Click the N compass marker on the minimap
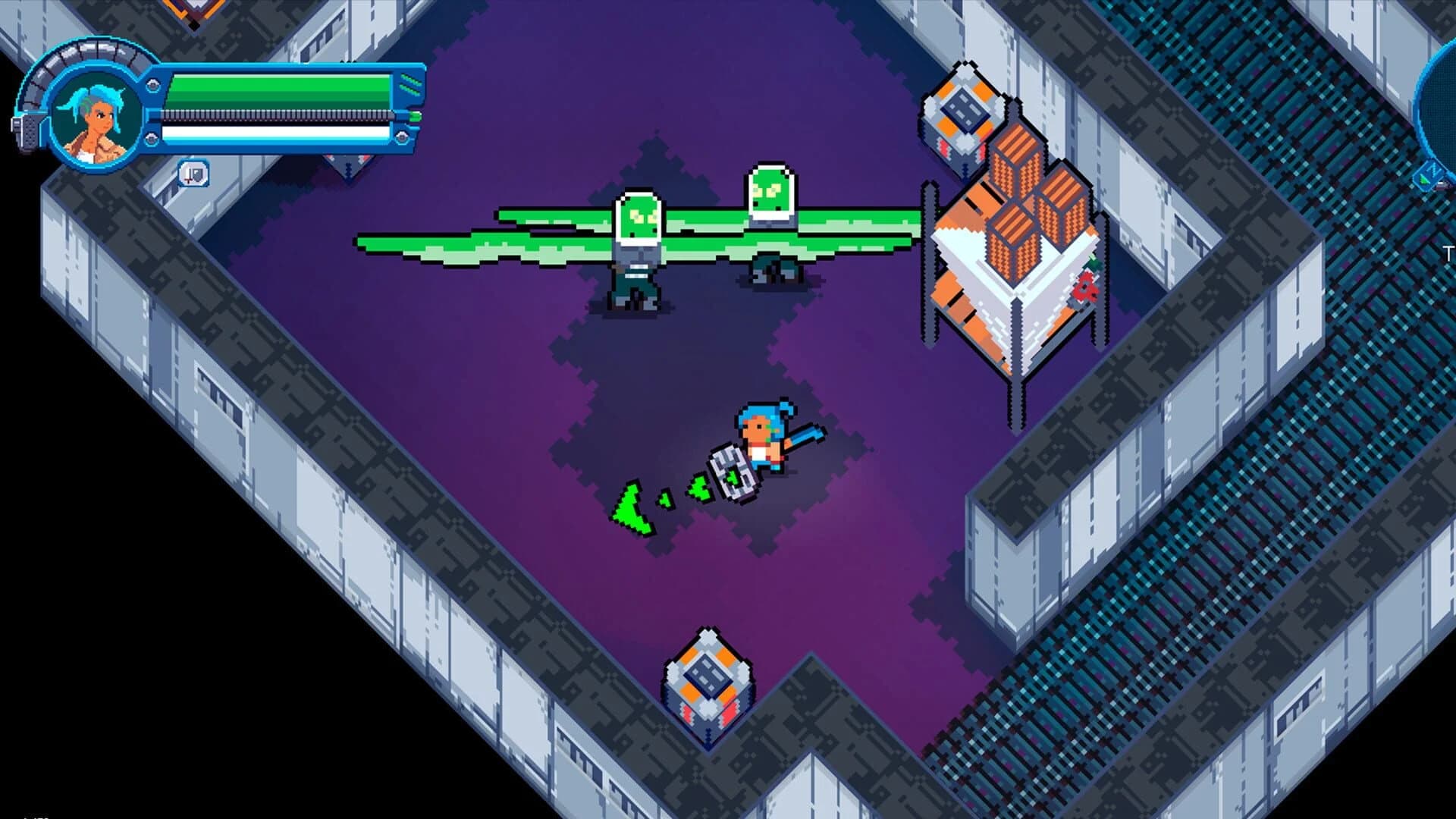Screen dimensions: 1456x819 [1433, 169]
